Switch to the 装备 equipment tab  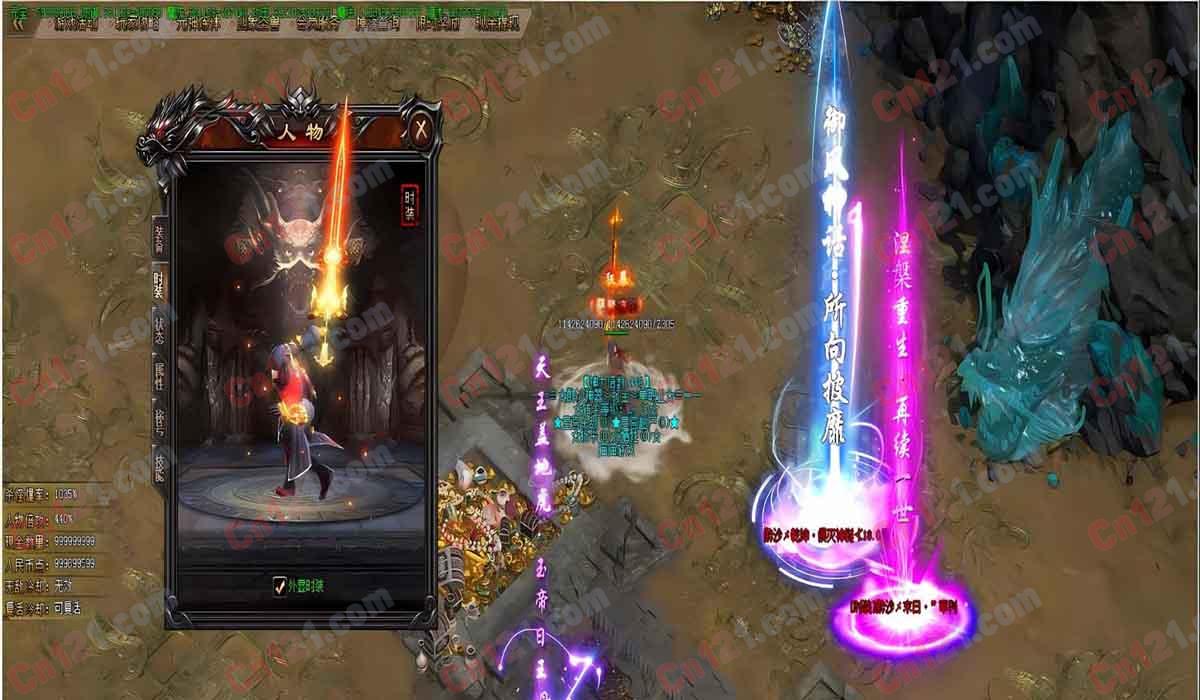(159, 238)
